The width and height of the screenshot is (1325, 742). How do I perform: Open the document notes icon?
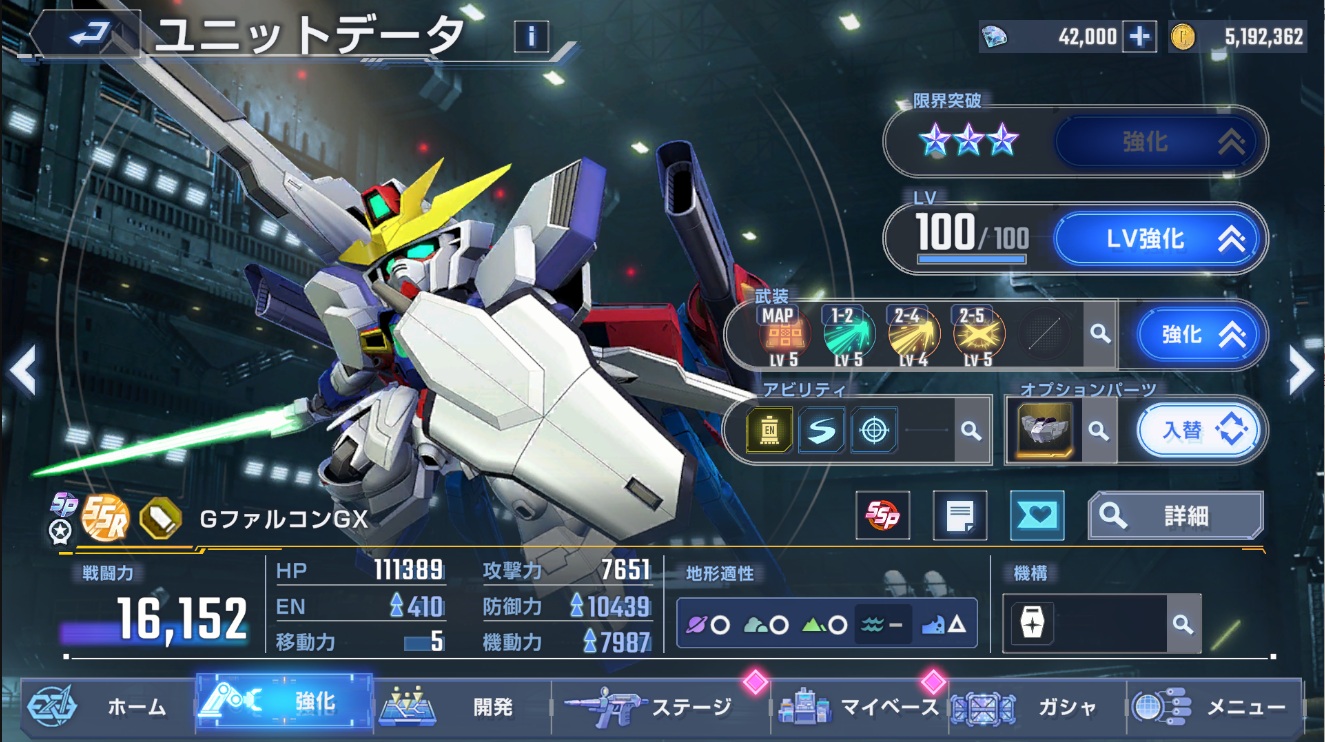tap(959, 516)
